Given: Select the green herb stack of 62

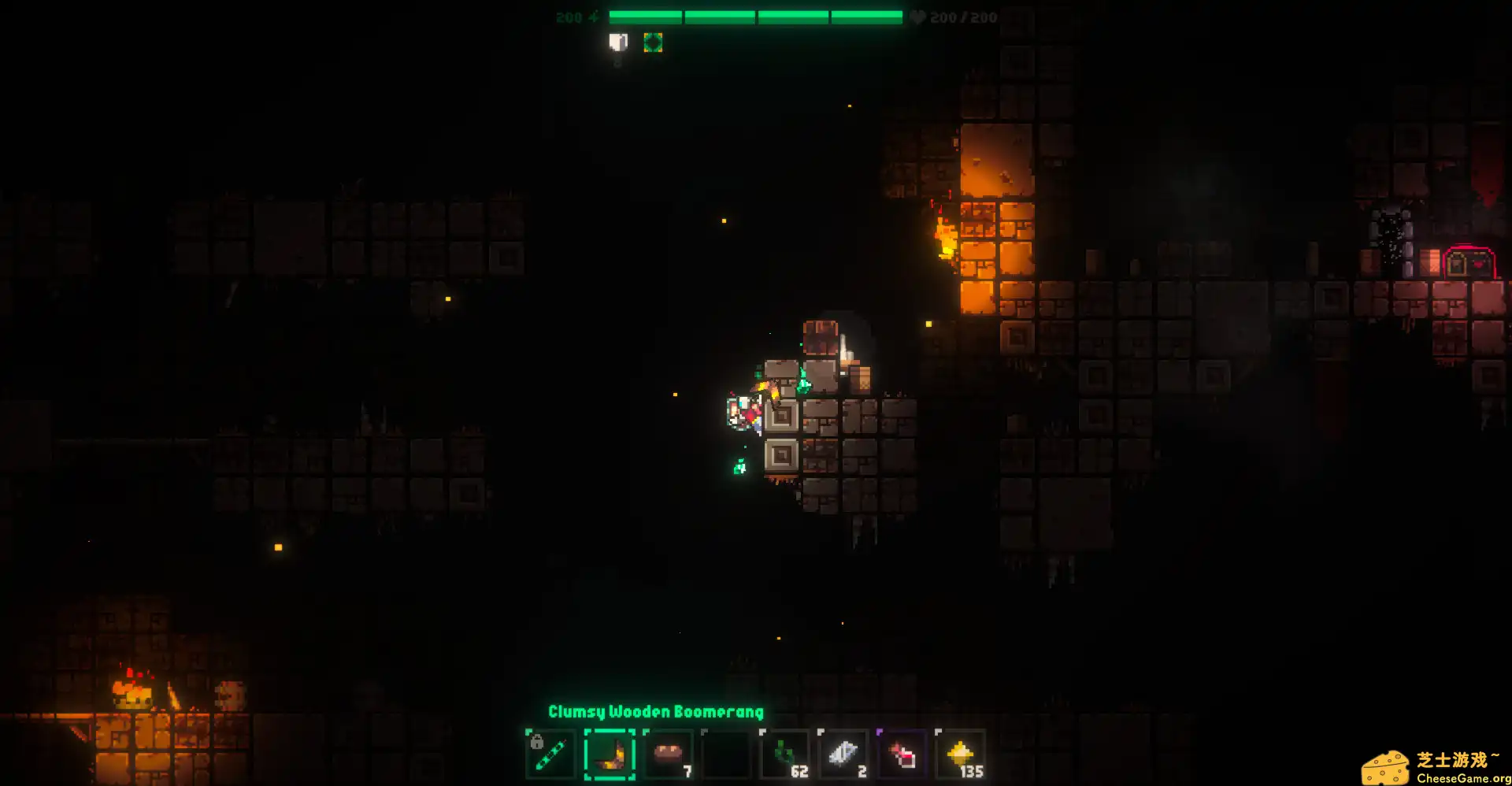Looking at the screenshot, I should click(784, 754).
